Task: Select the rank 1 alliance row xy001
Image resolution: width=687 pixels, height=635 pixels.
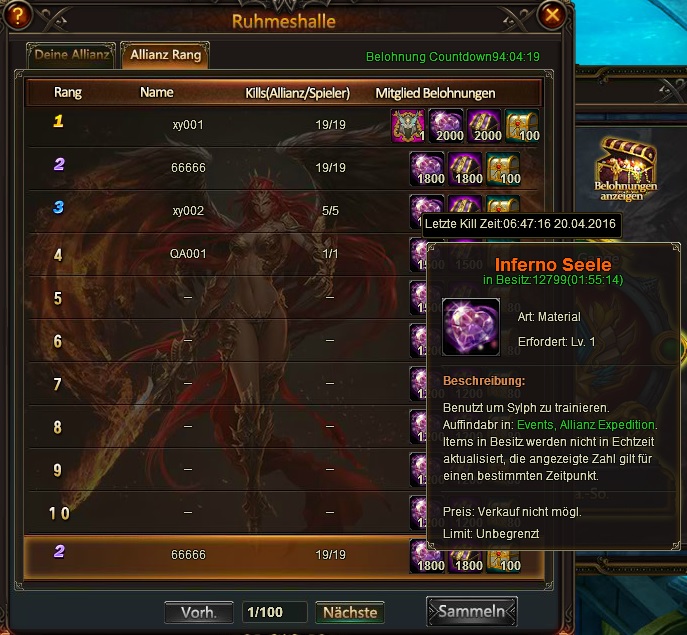Action: pyautogui.click(x=188, y=124)
